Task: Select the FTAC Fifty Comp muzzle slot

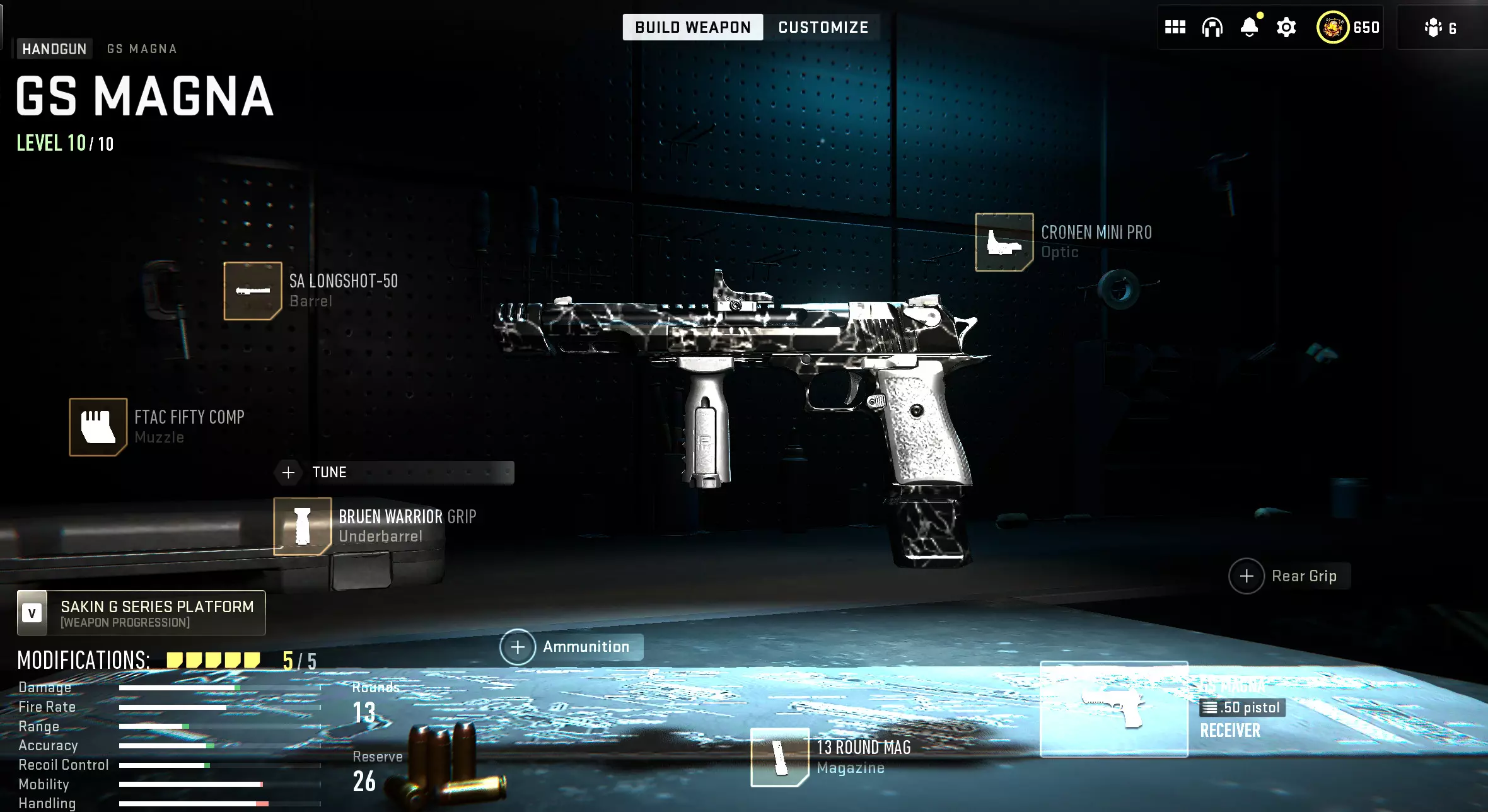Action: (x=98, y=427)
